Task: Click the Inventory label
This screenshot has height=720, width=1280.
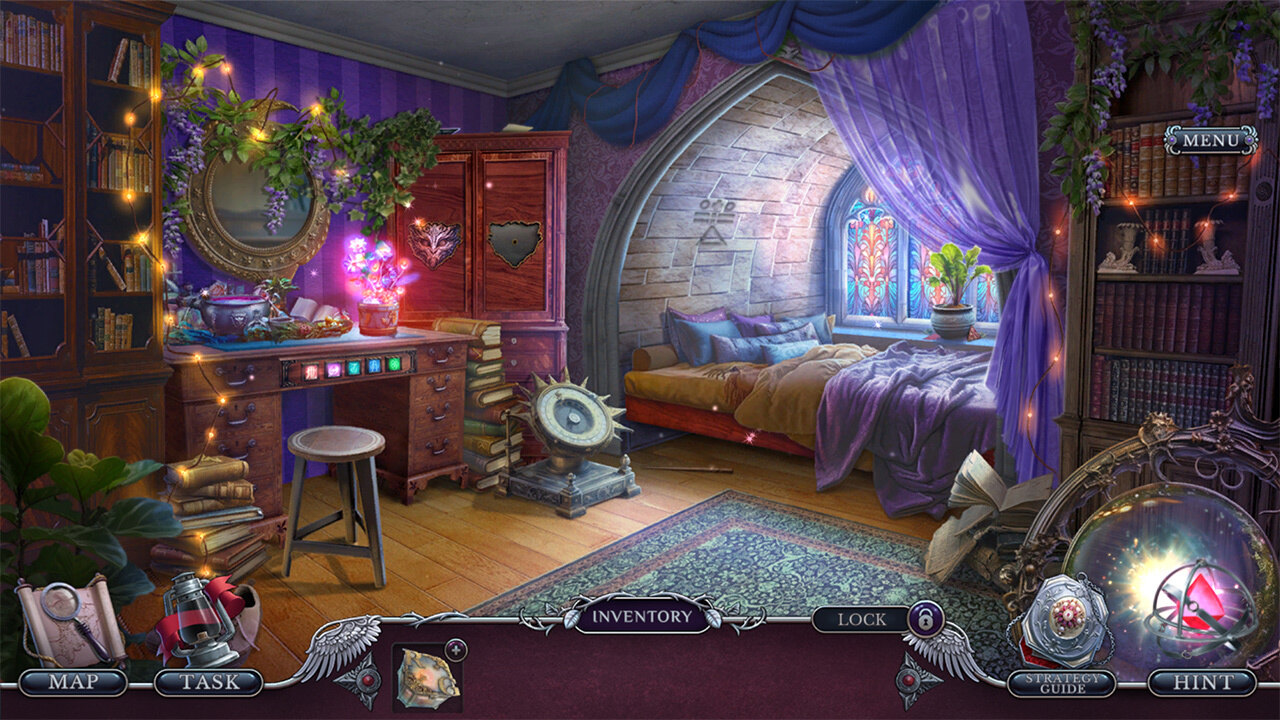Action: (641, 617)
